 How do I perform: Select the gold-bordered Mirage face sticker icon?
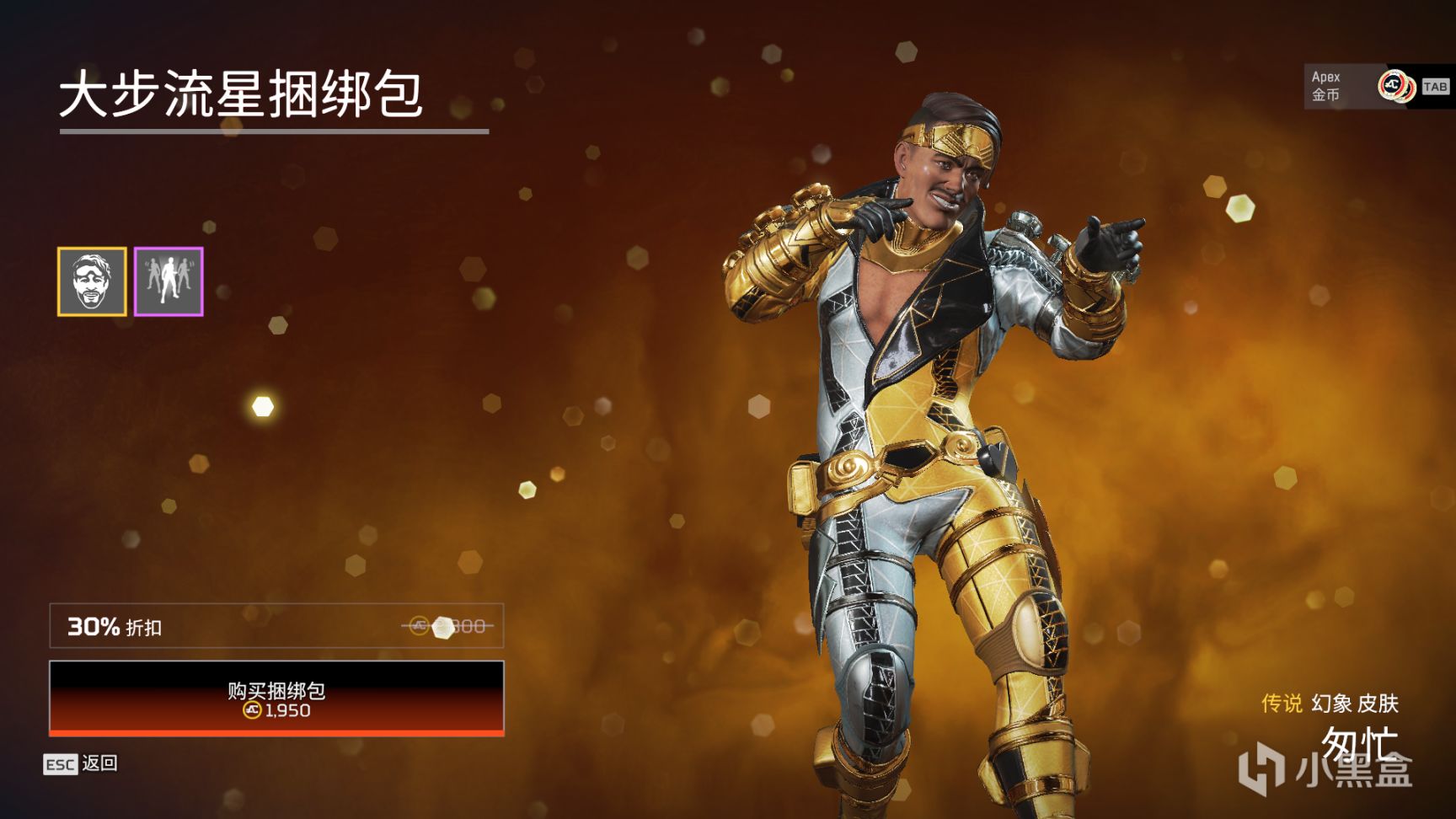[x=93, y=281]
